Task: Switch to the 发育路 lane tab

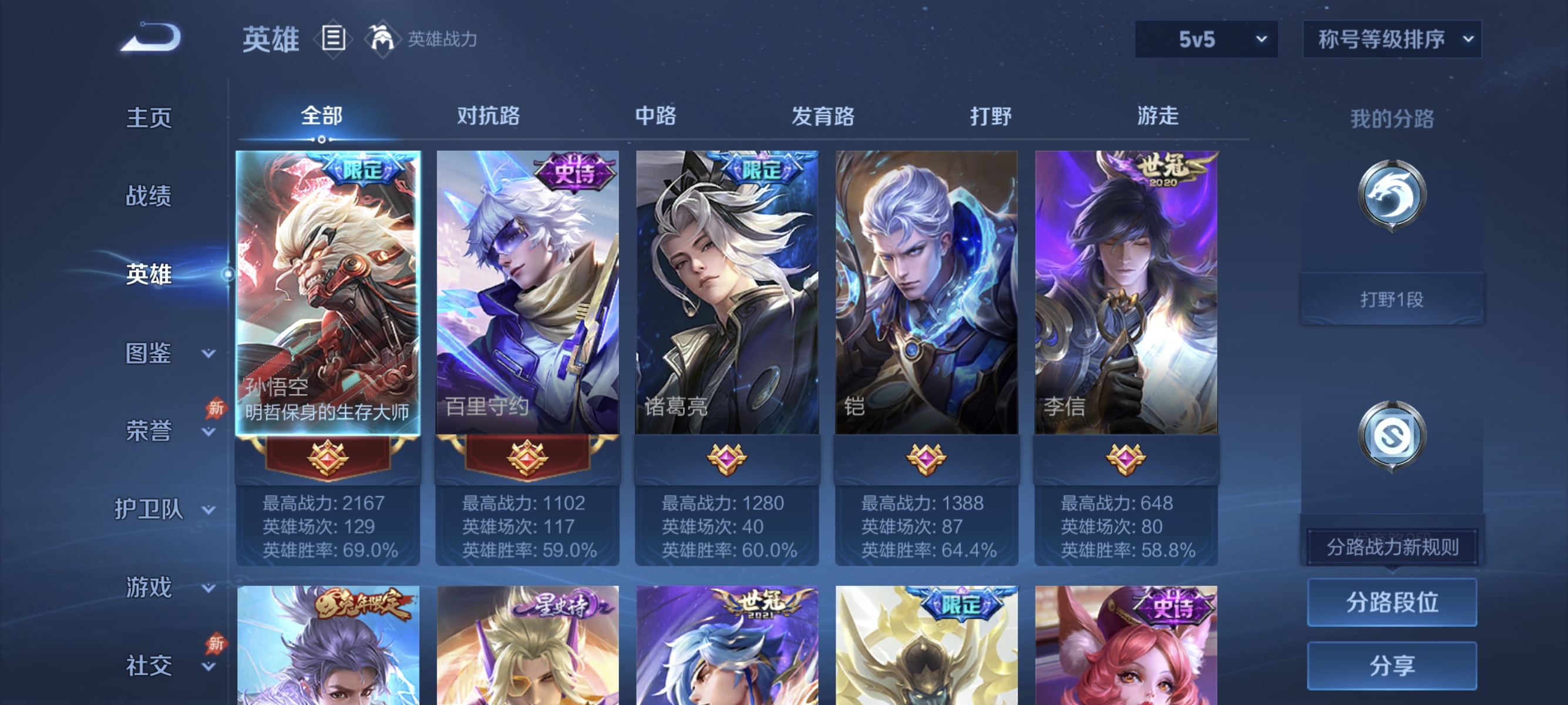Action: click(822, 116)
